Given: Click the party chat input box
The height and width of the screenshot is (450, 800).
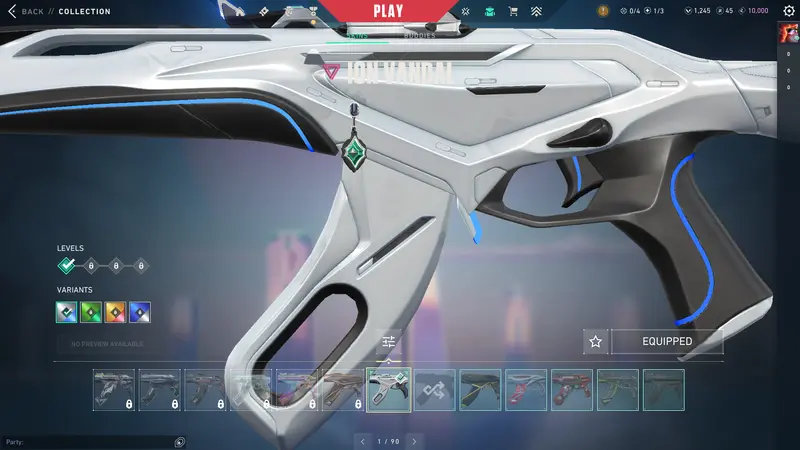Looking at the screenshot, I should (90, 441).
